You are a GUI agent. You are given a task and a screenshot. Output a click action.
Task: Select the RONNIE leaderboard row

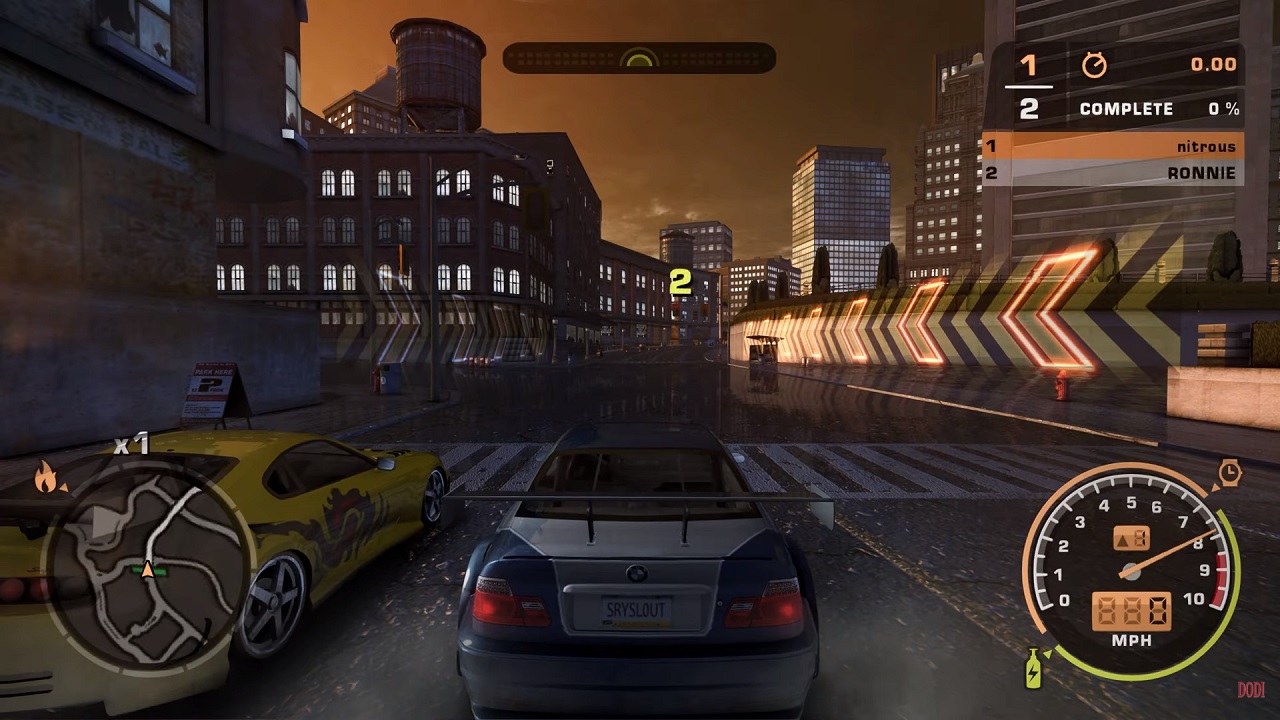tap(1112, 173)
